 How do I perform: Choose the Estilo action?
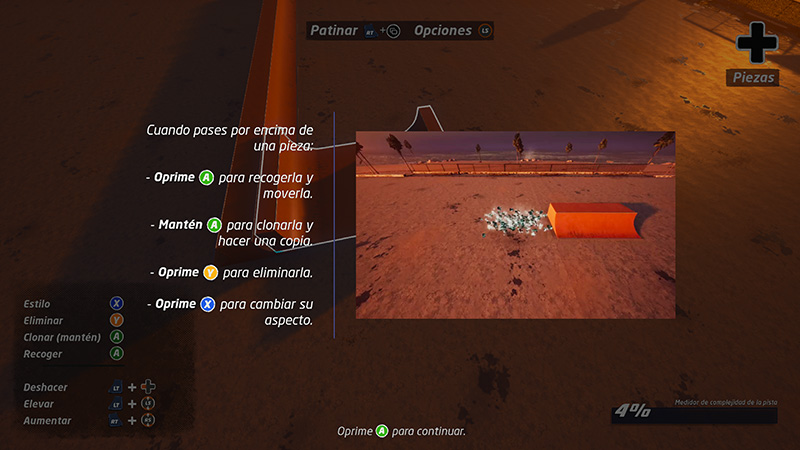click(38, 303)
